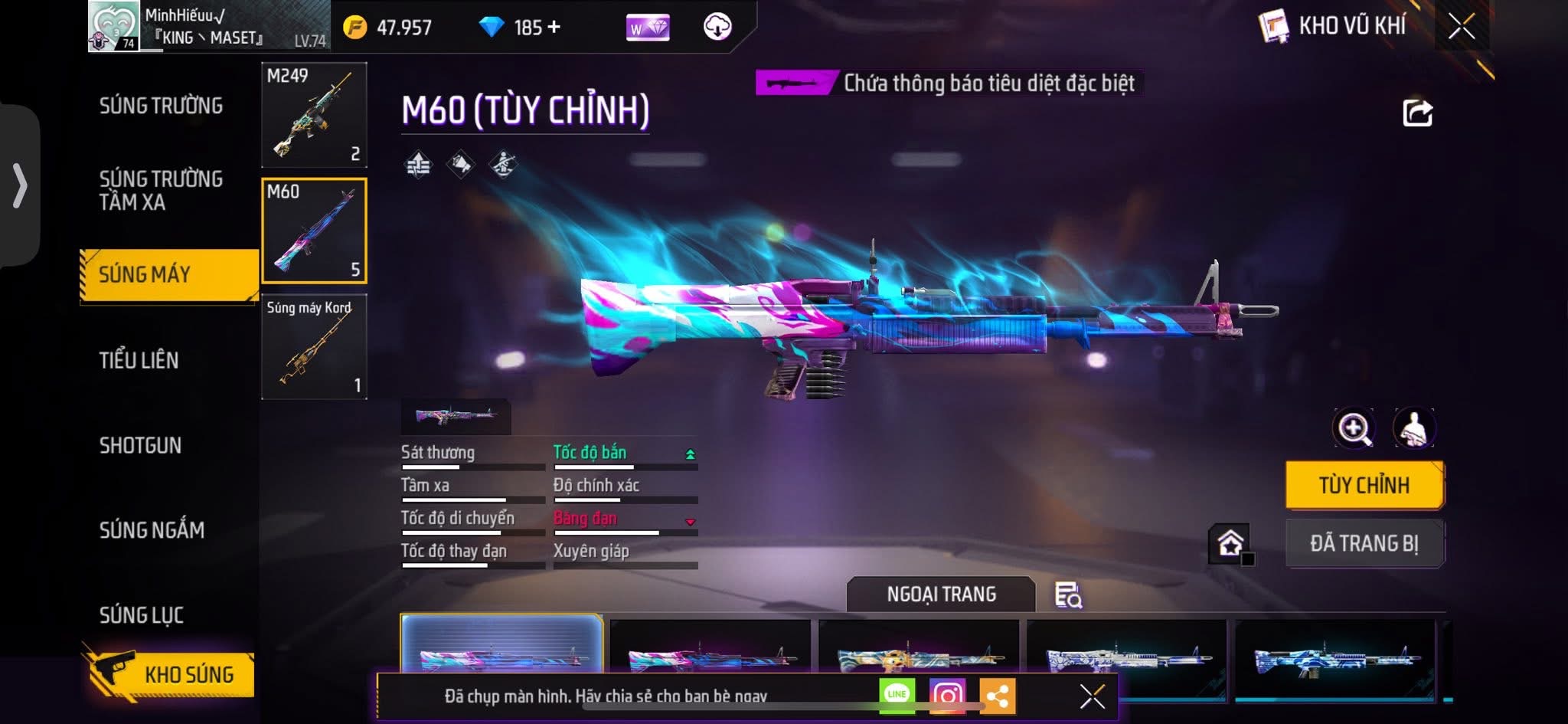Close the Kho Vũ Khí screen

click(1461, 27)
